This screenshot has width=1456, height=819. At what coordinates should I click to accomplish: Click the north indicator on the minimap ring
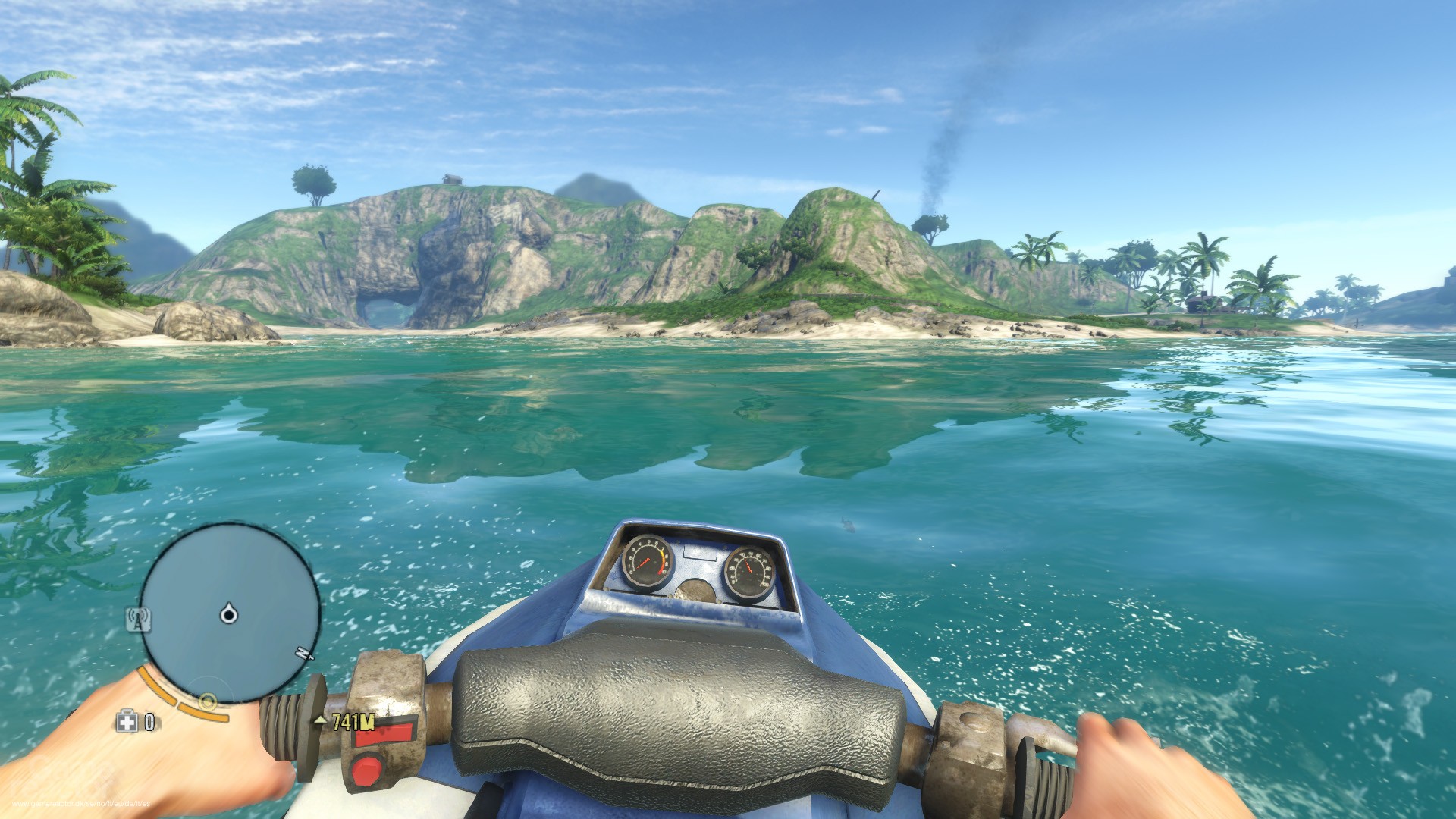click(301, 652)
